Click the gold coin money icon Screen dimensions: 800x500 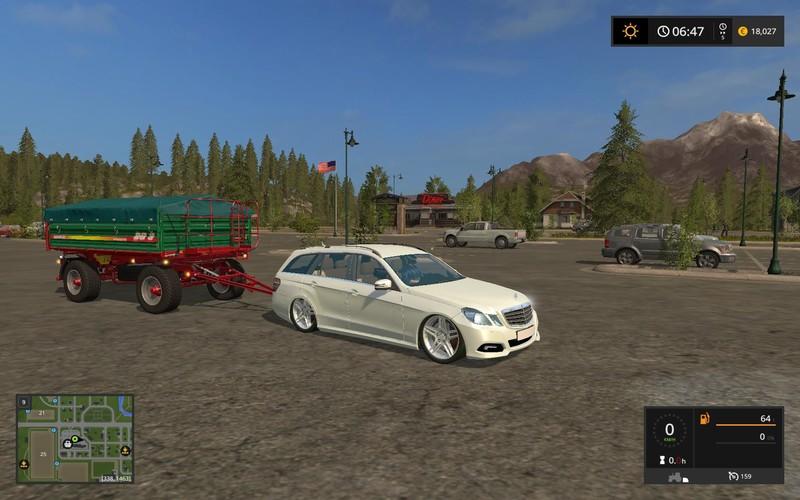click(x=742, y=31)
